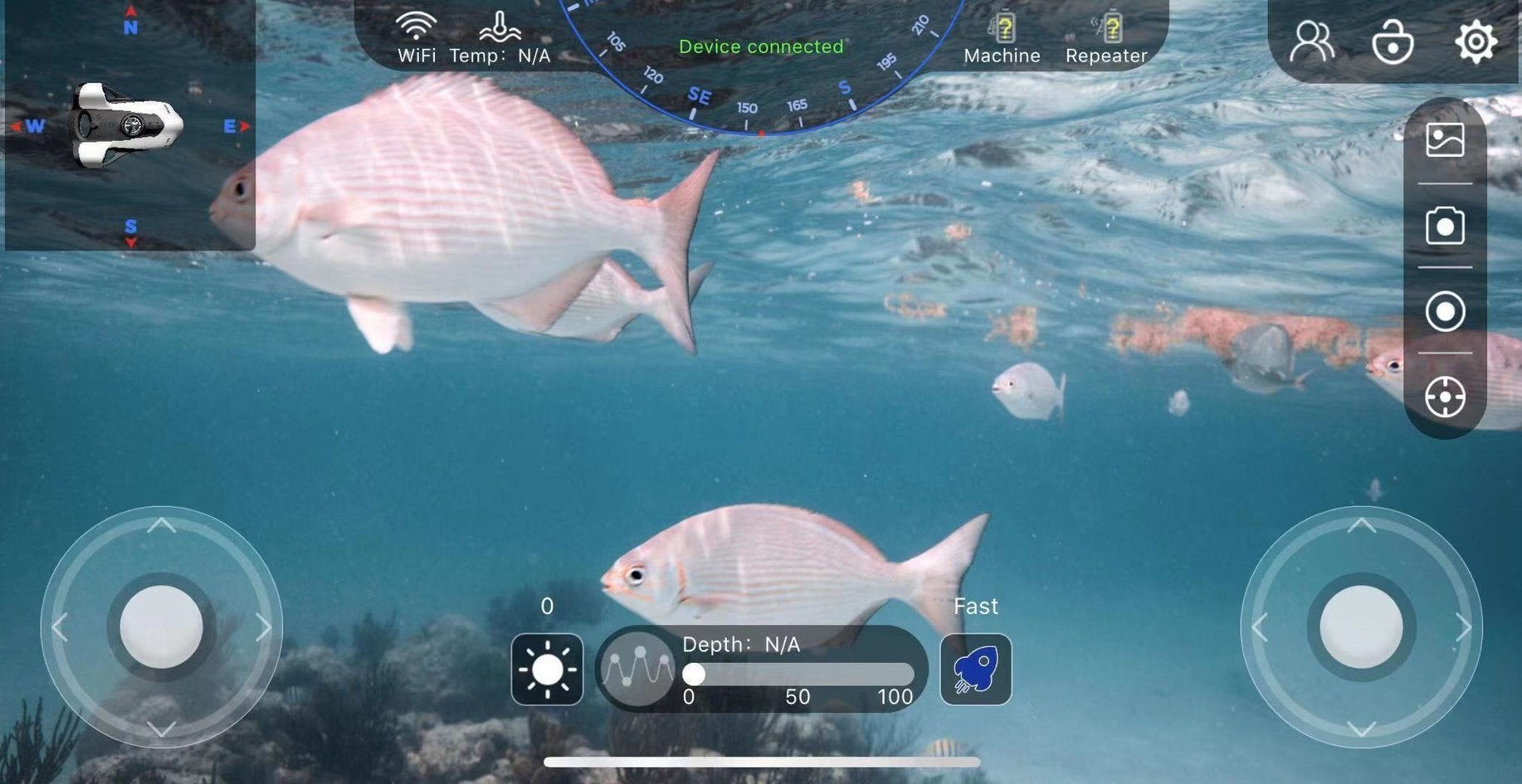Tap the left joystick up arrow
This screenshot has width=1522, height=784.
[161, 525]
